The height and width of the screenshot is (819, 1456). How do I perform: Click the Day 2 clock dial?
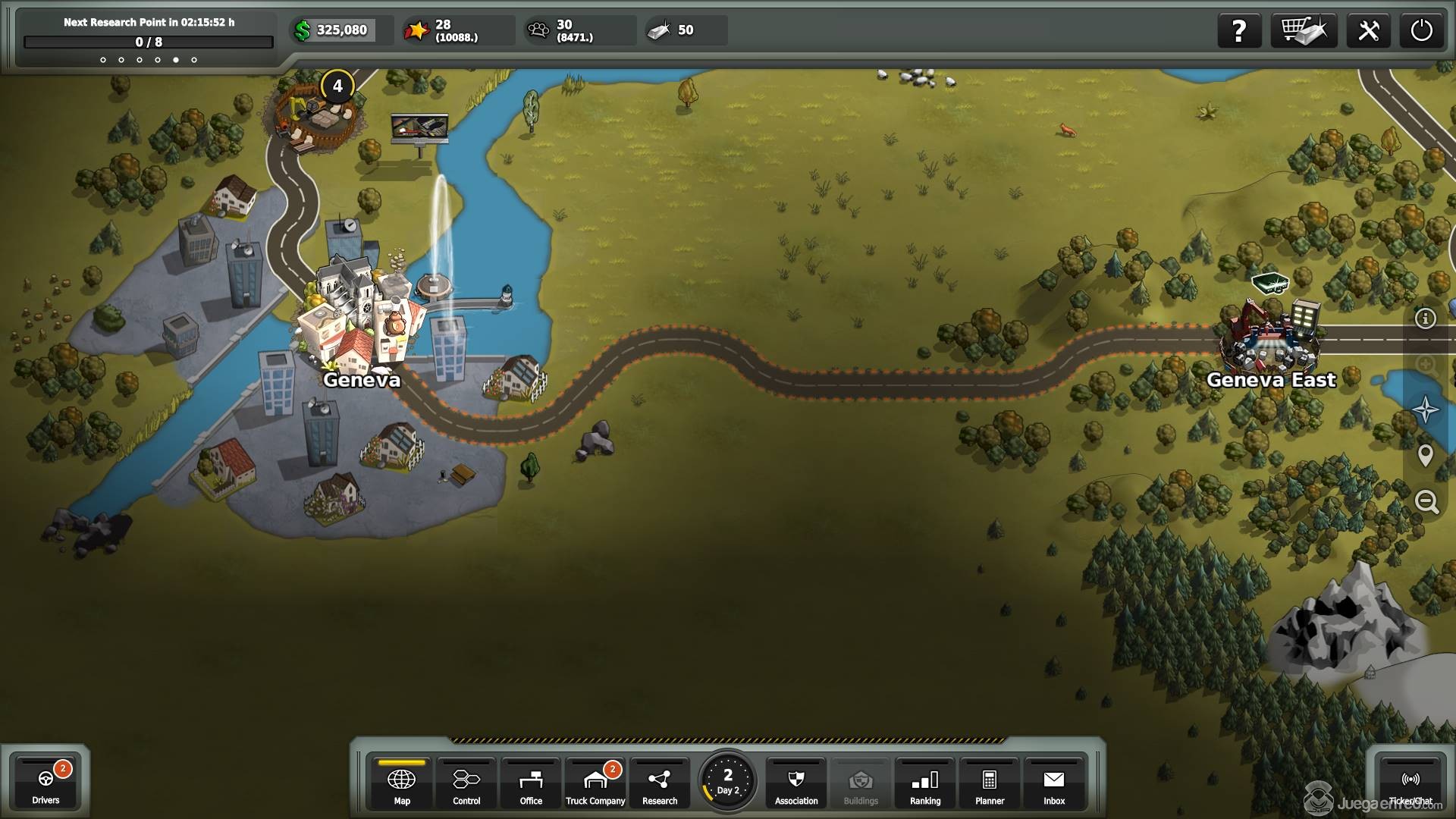pyautogui.click(x=727, y=781)
